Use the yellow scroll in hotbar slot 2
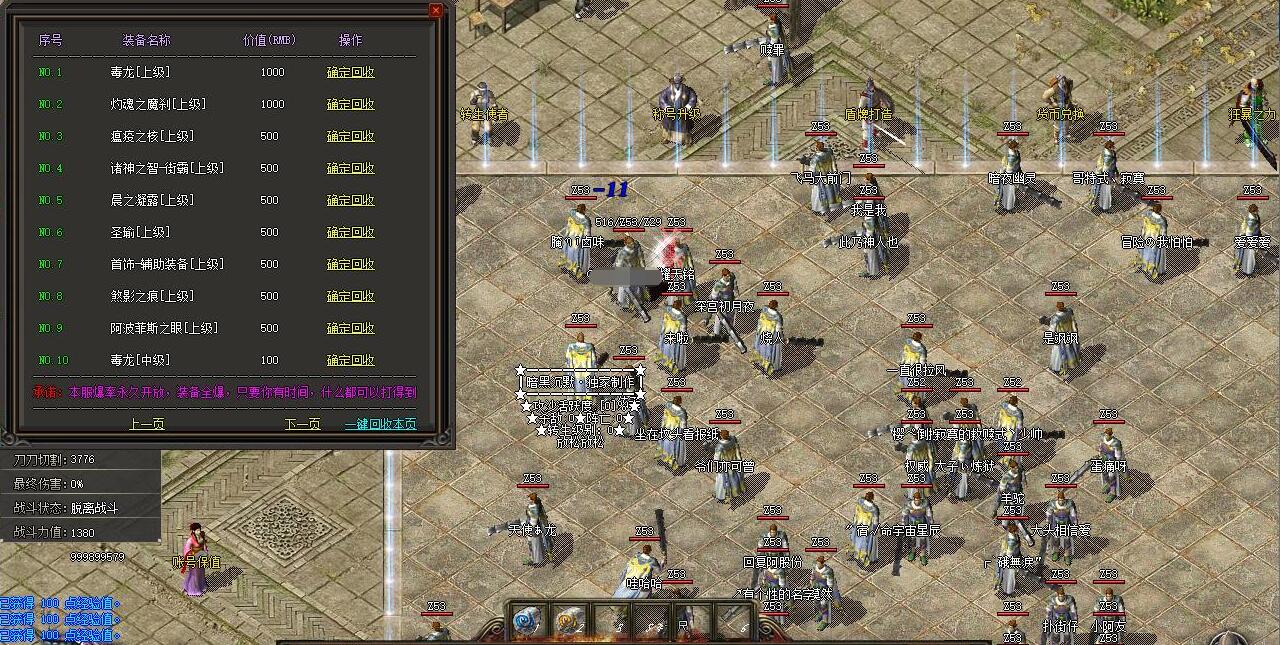This screenshot has height=645, width=1280. click(569, 621)
